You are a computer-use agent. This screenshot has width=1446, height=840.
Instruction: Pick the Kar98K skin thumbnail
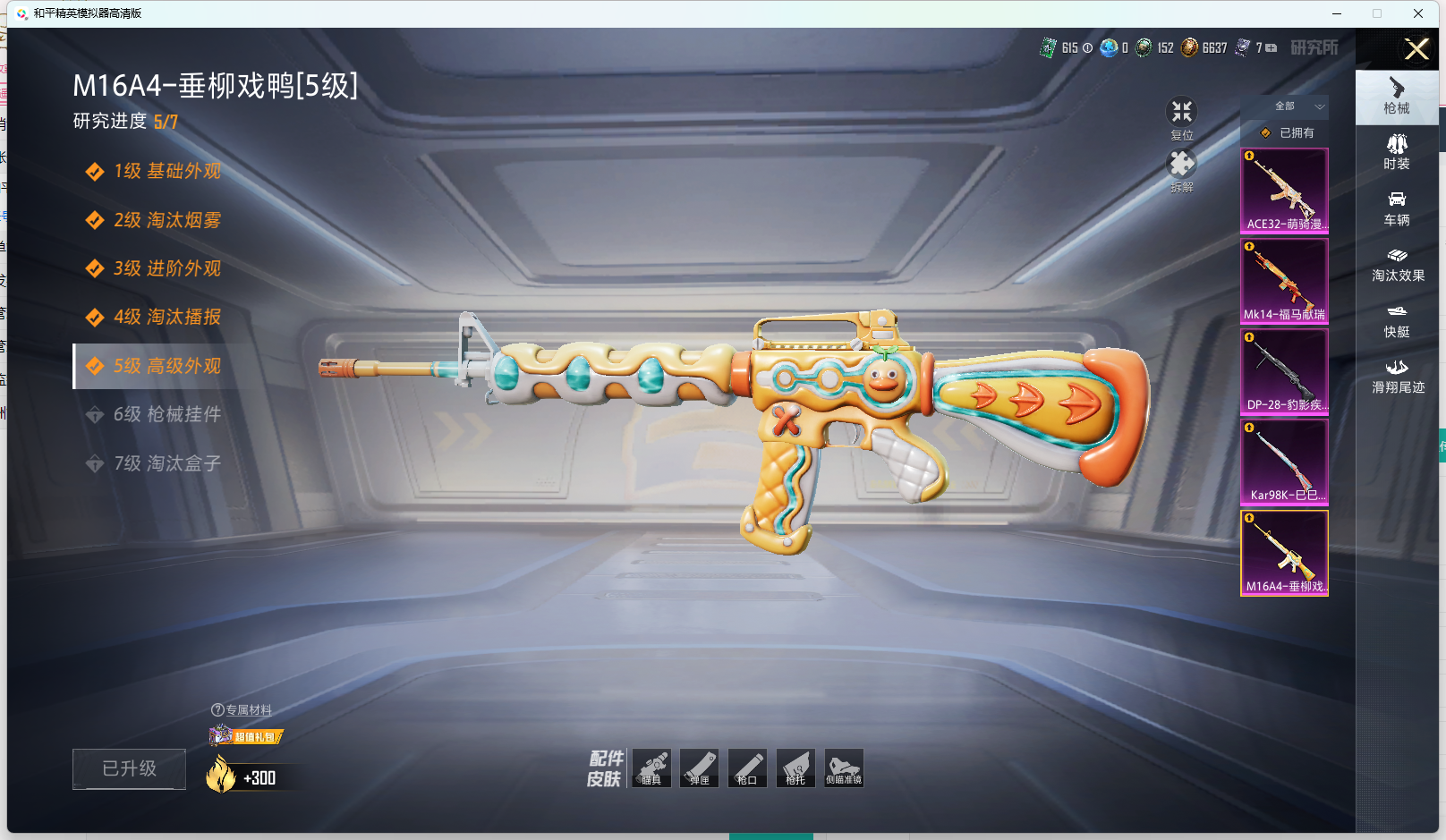coord(1284,462)
